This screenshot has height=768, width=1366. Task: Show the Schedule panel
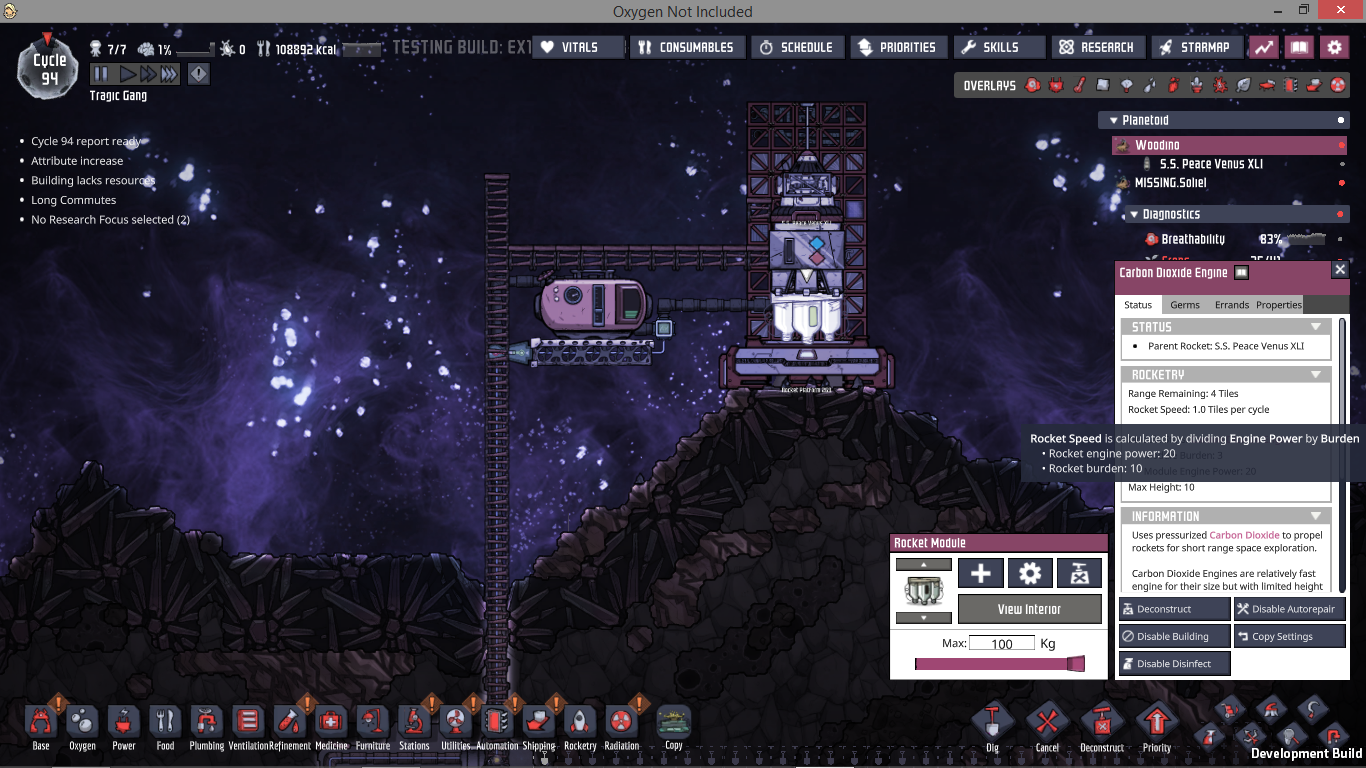(795, 47)
